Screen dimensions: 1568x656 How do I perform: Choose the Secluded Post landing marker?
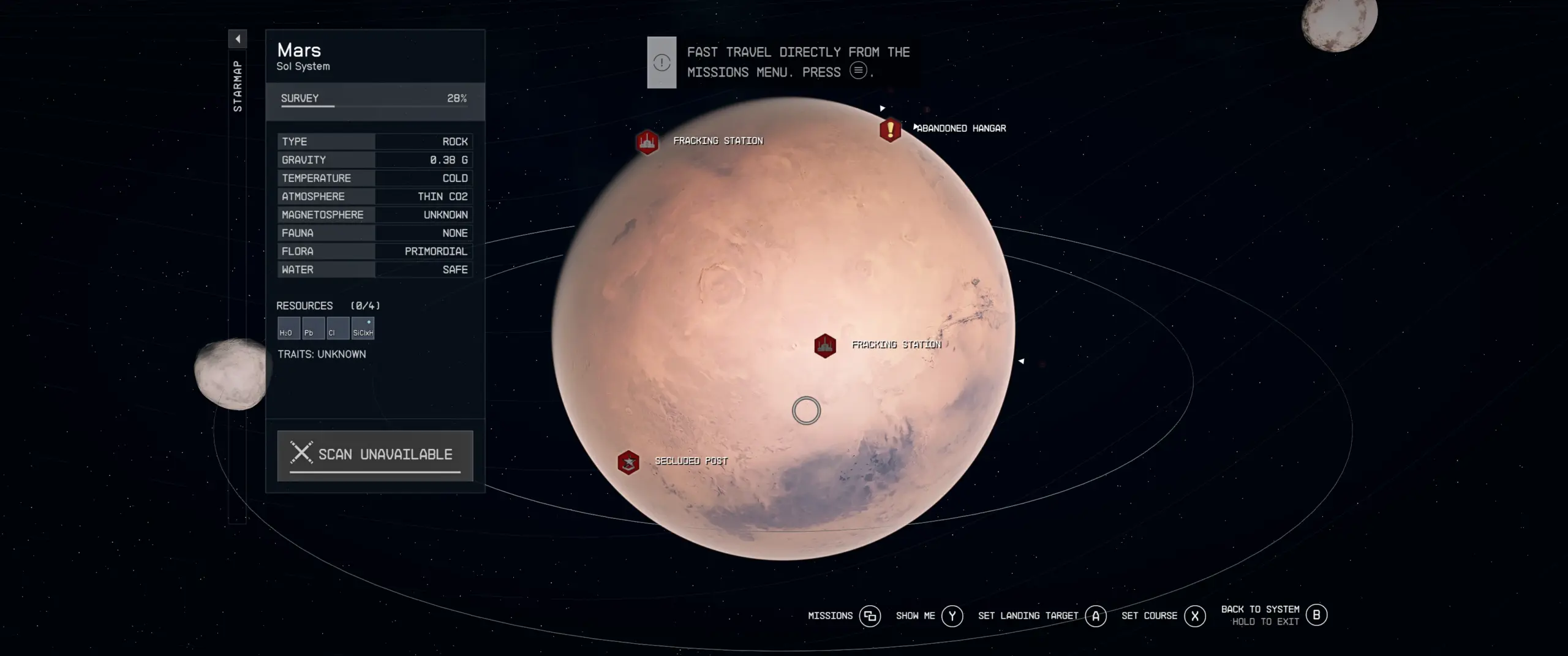click(628, 462)
